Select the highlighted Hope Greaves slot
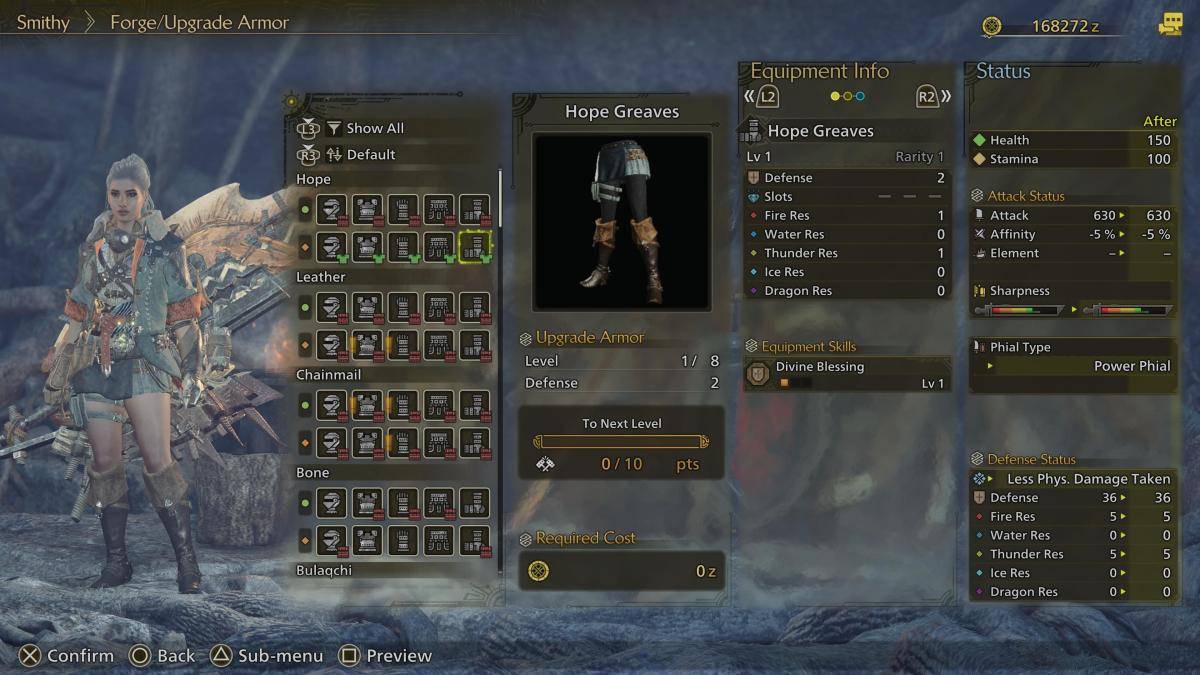 474,245
